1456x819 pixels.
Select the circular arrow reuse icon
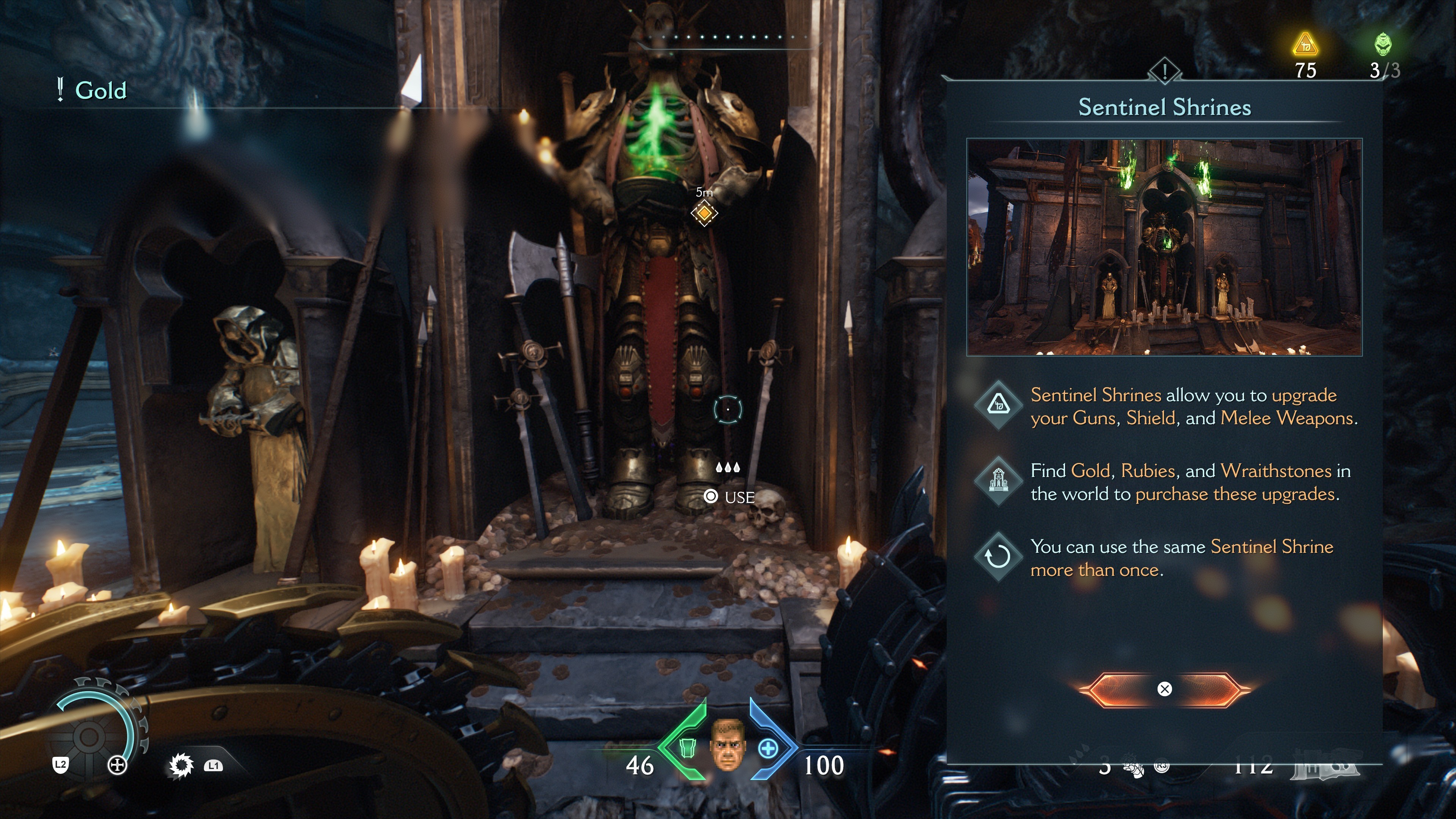click(998, 557)
